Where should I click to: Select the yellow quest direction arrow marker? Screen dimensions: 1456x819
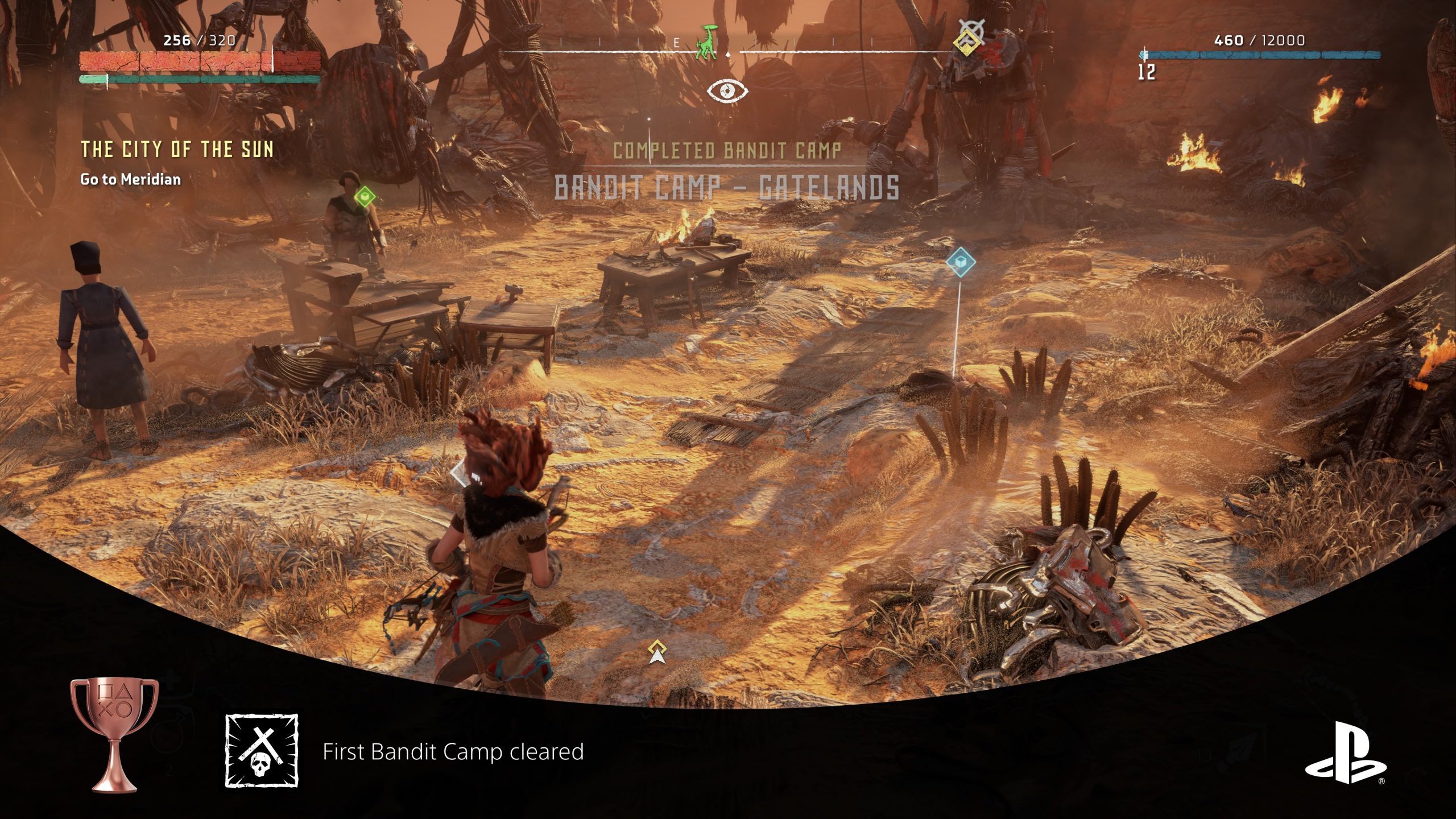click(657, 651)
